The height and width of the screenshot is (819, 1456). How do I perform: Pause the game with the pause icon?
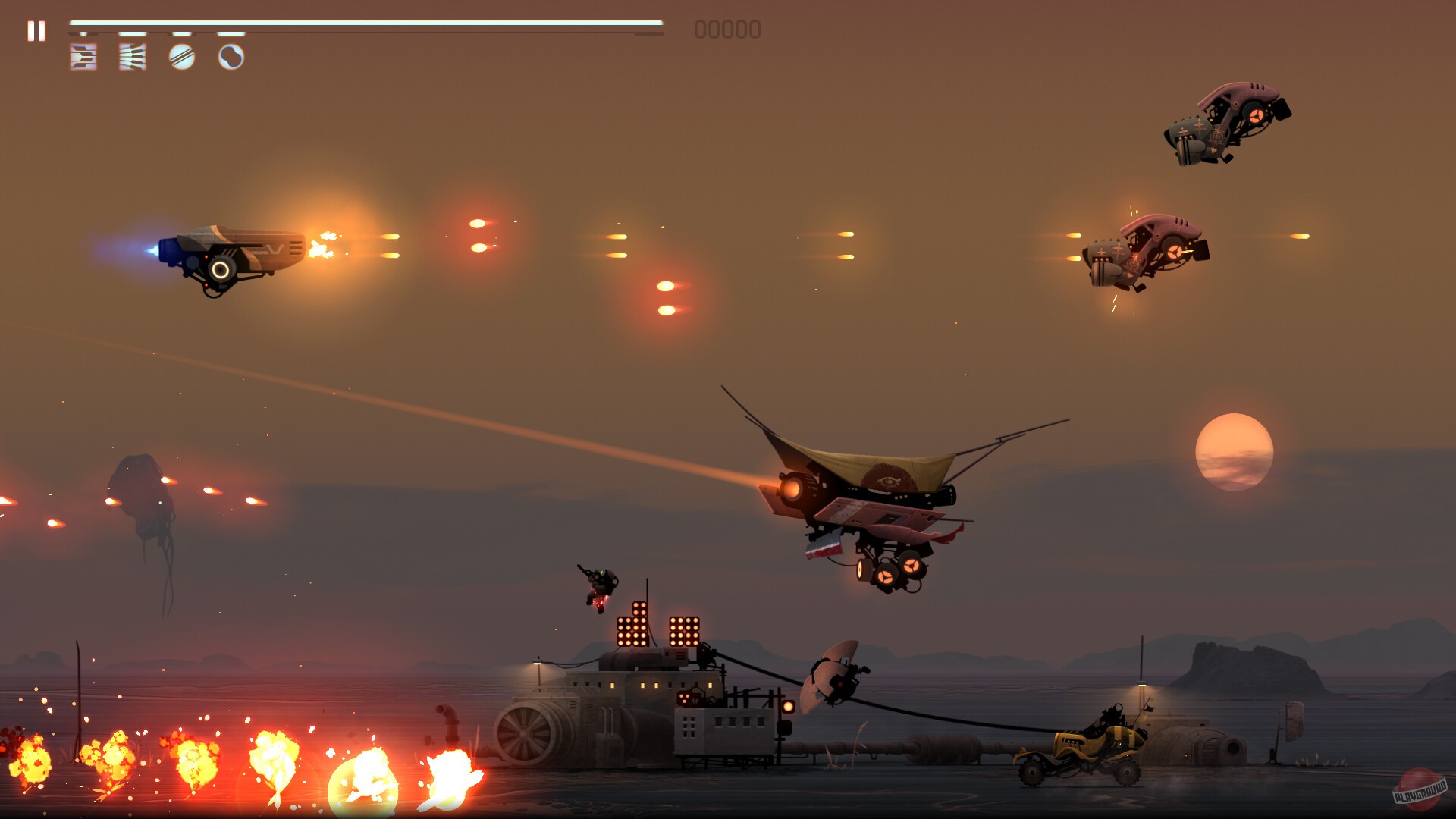[x=36, y=31]
